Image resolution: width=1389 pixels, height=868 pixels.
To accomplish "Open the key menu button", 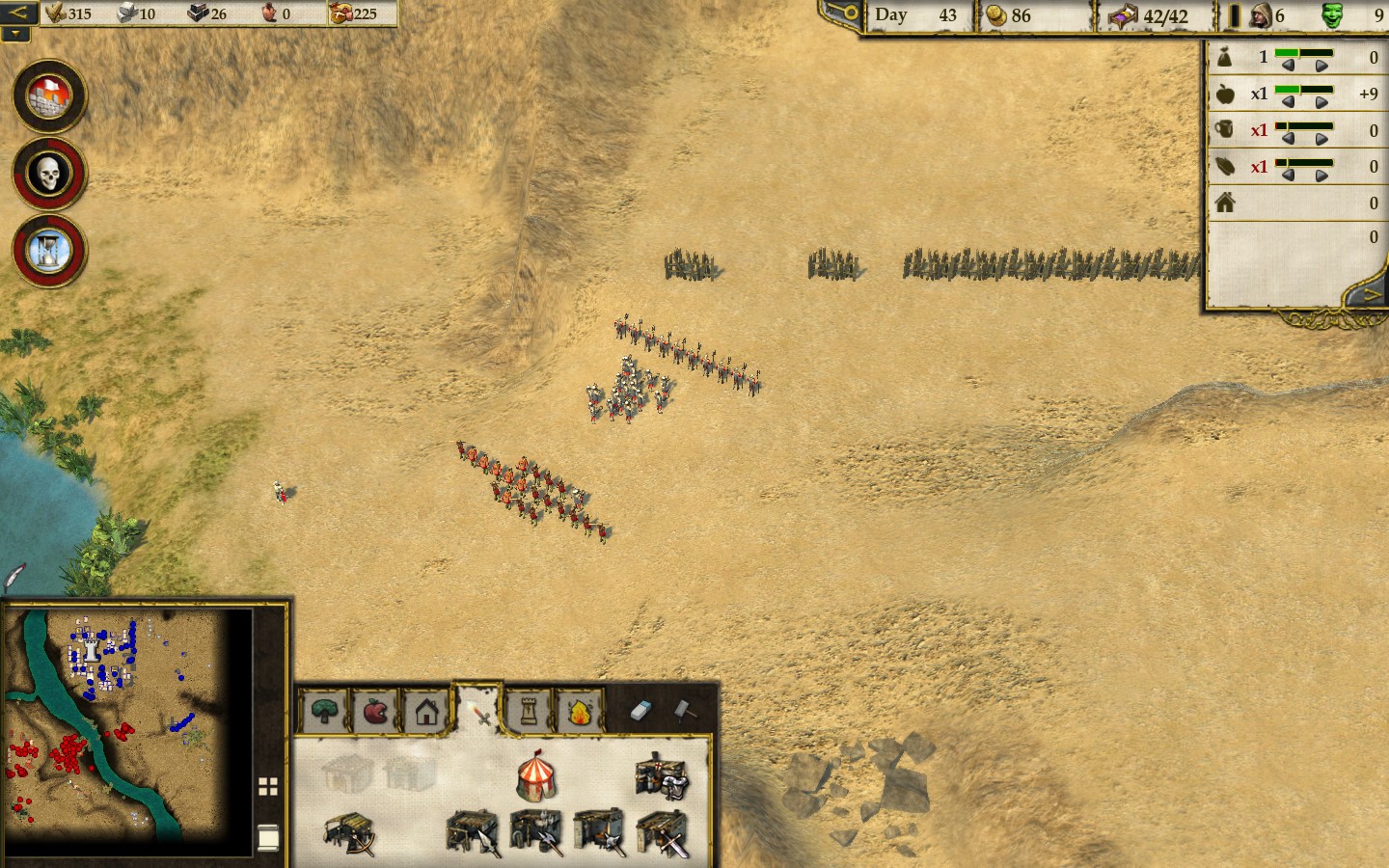I will (841, 14).
